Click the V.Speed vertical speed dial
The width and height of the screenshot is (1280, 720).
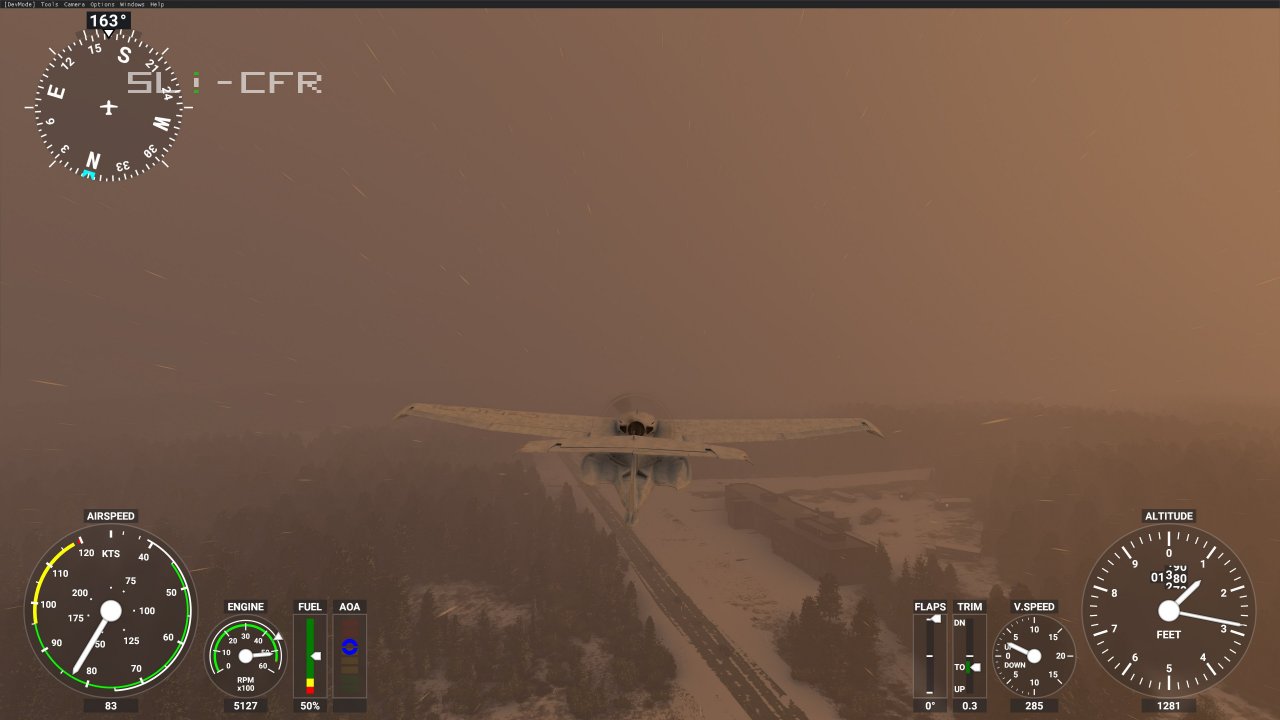pos(1035,655)
